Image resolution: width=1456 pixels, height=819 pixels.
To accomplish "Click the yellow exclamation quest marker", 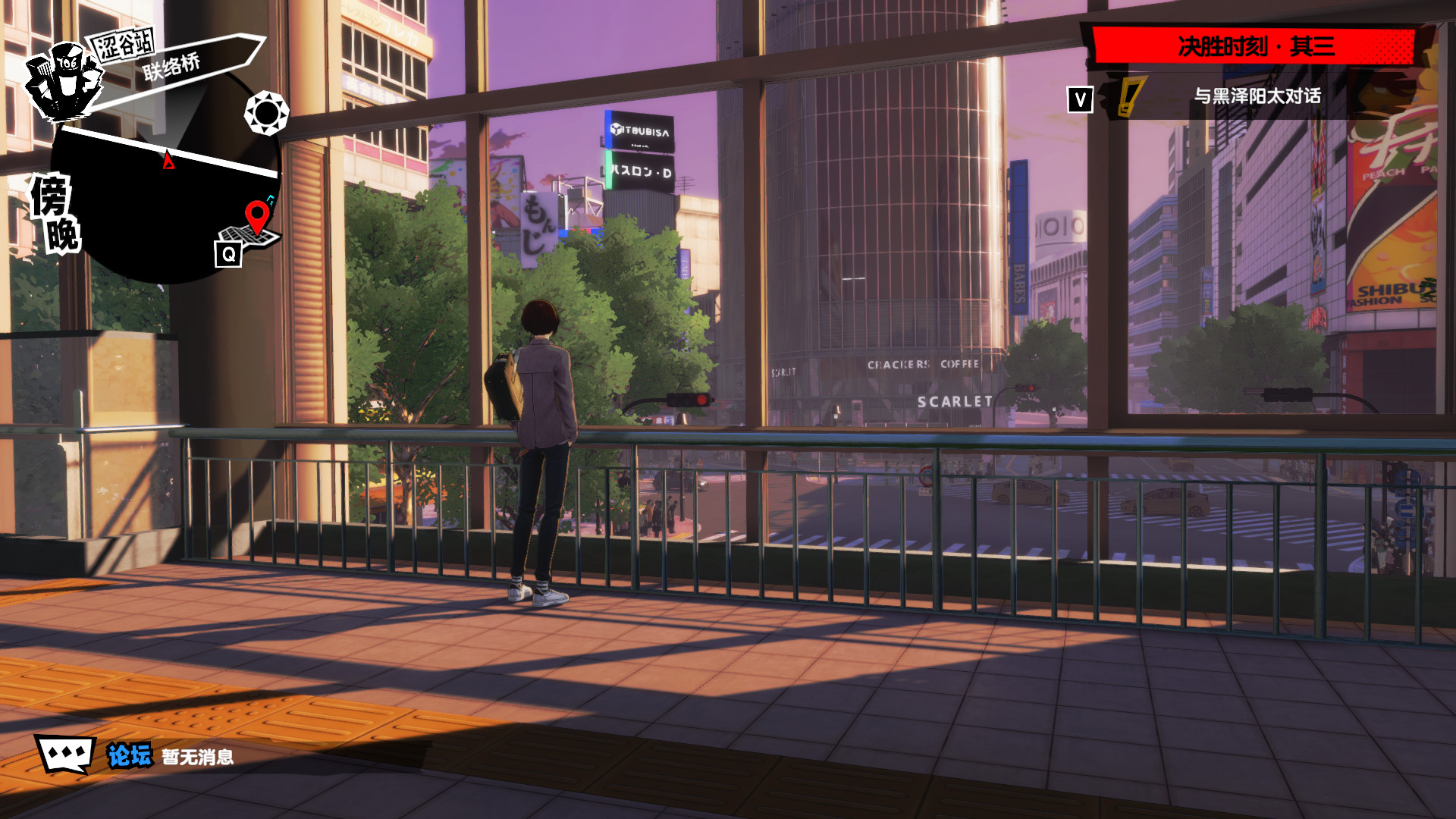I will point(1130,97).
